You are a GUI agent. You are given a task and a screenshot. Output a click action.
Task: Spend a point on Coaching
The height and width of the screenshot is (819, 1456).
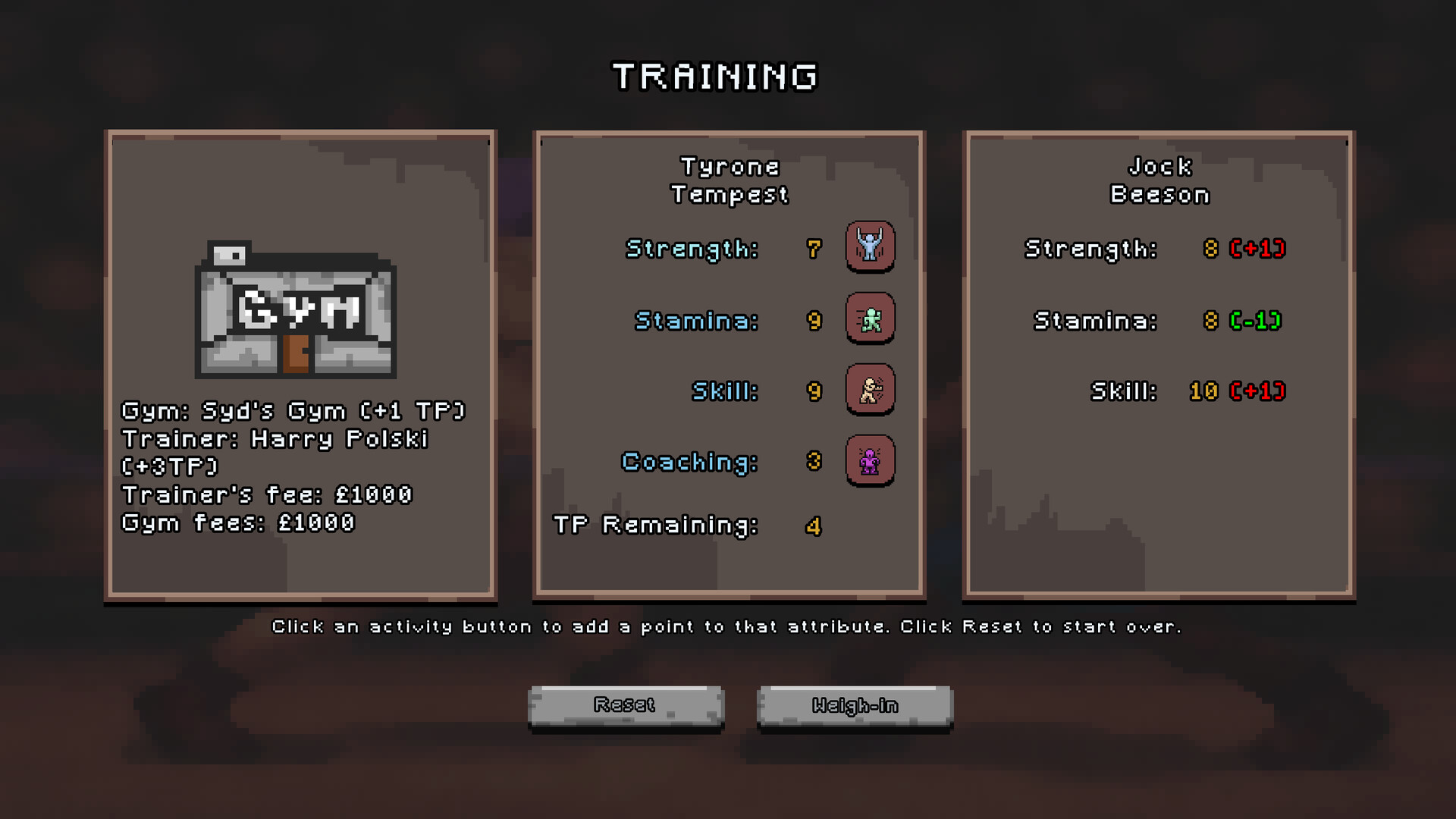pyautogui.click(x=870, y=460)
